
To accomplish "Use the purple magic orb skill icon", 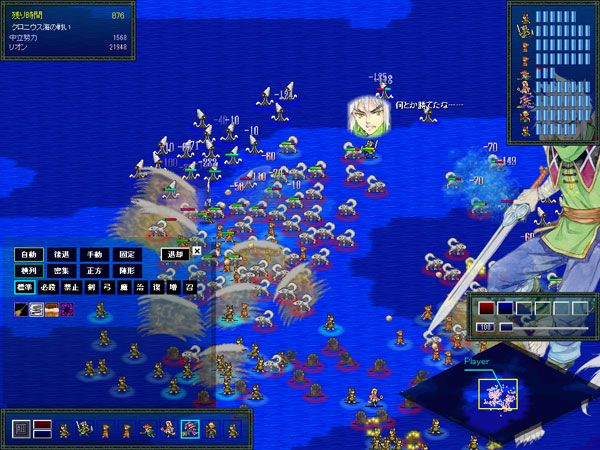I will tap(67, 309).
